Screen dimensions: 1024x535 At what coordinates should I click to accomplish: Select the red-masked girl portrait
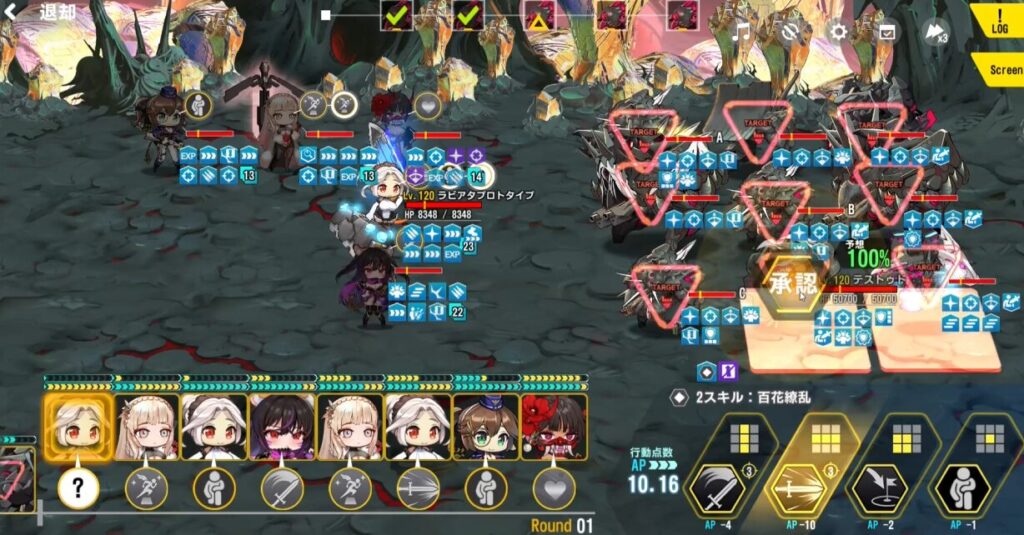click(553, 427)
